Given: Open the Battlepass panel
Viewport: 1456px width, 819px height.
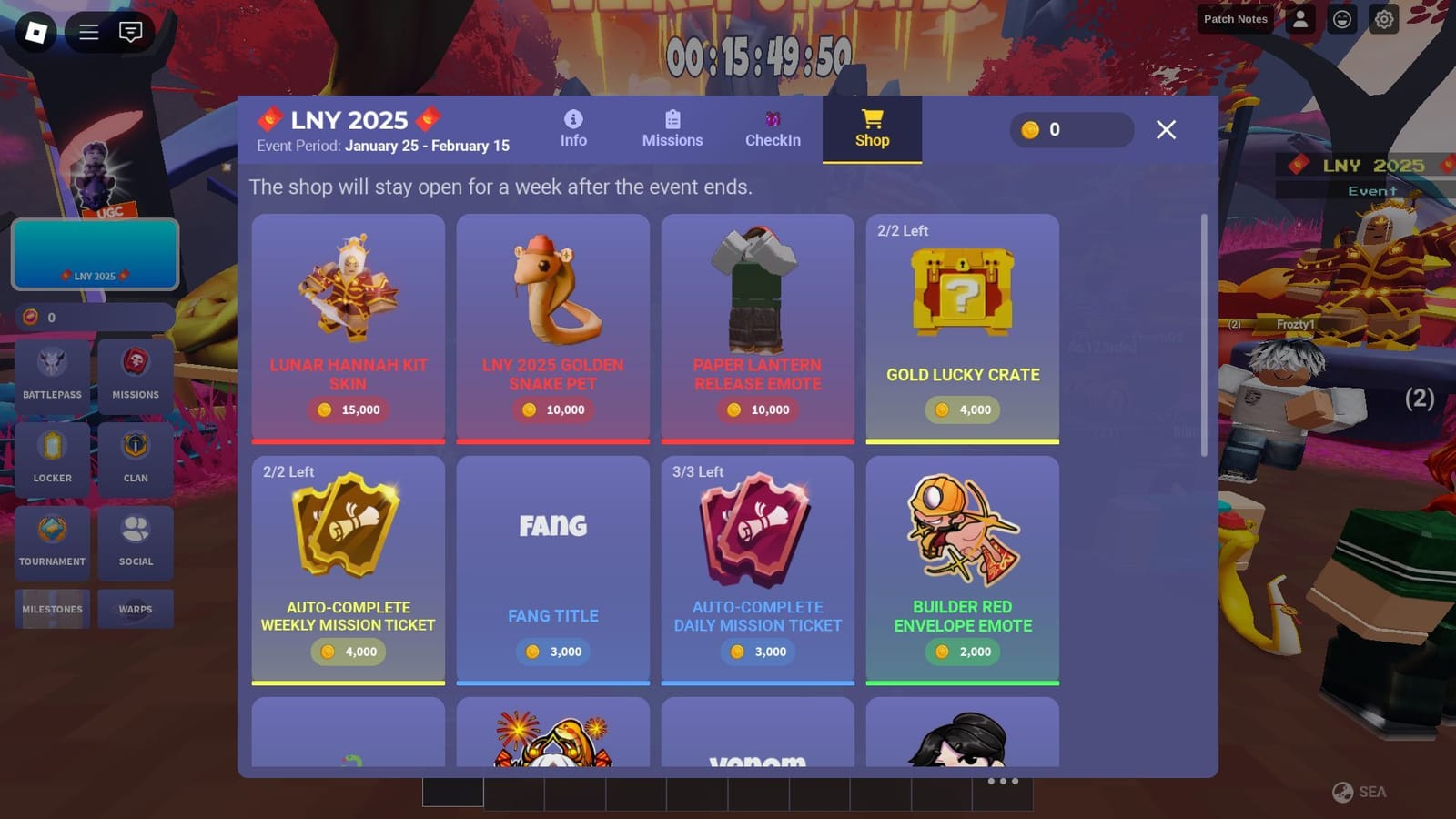Looking at the screenshot, I should 52,373.
